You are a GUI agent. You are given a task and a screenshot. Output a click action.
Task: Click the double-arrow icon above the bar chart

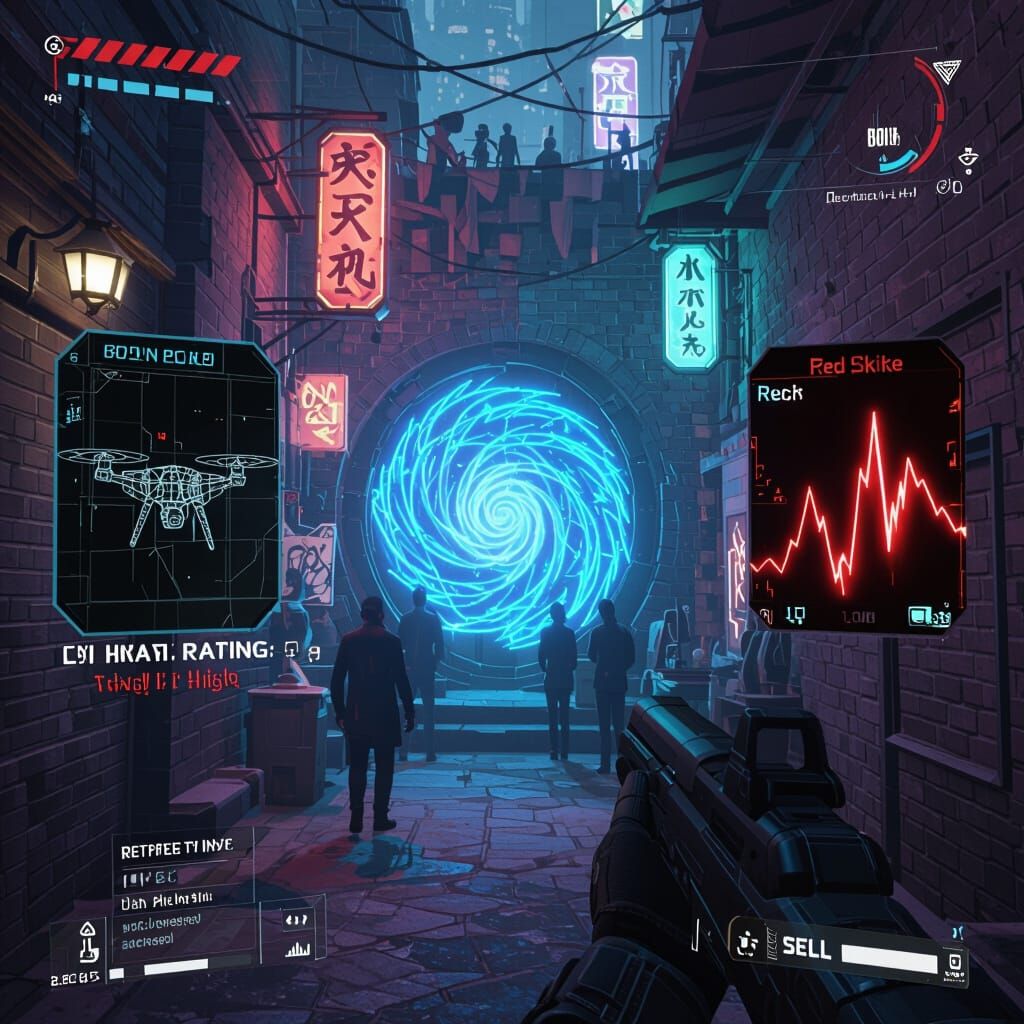(x=297, y=919)
